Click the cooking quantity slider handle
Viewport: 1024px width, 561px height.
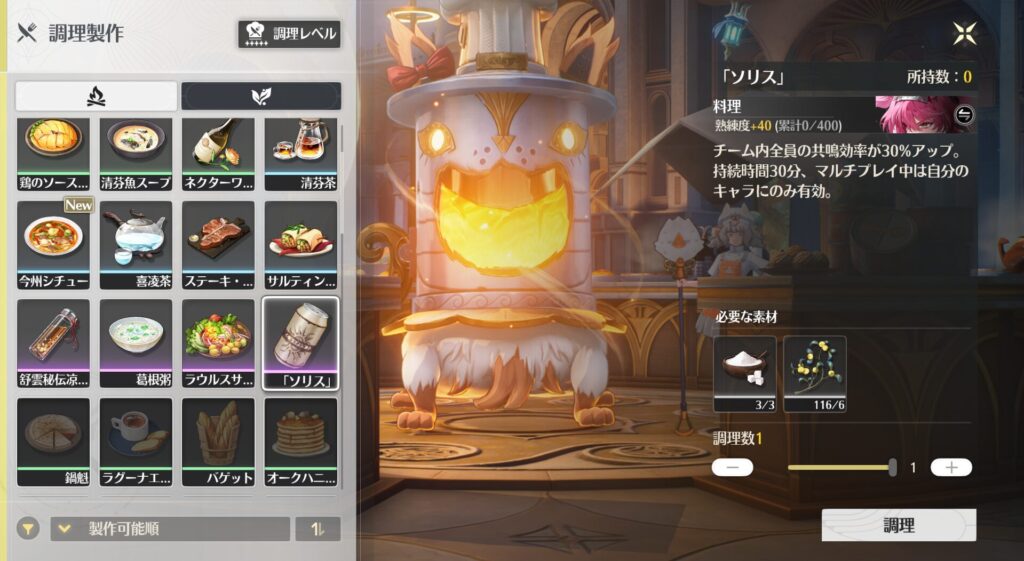pyautogui.click(x=892, y=467)
